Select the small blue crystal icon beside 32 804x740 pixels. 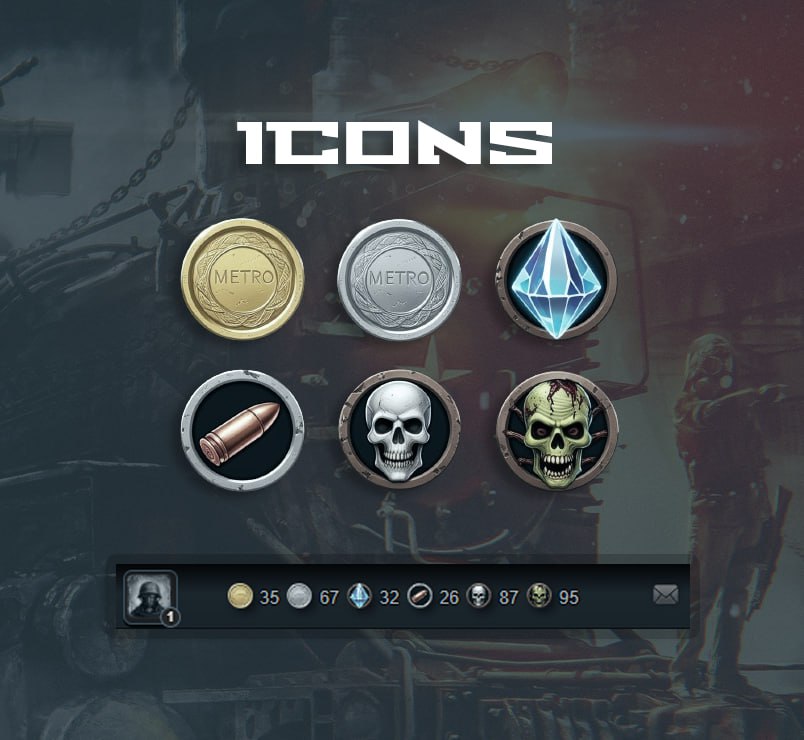click(360, 598)
